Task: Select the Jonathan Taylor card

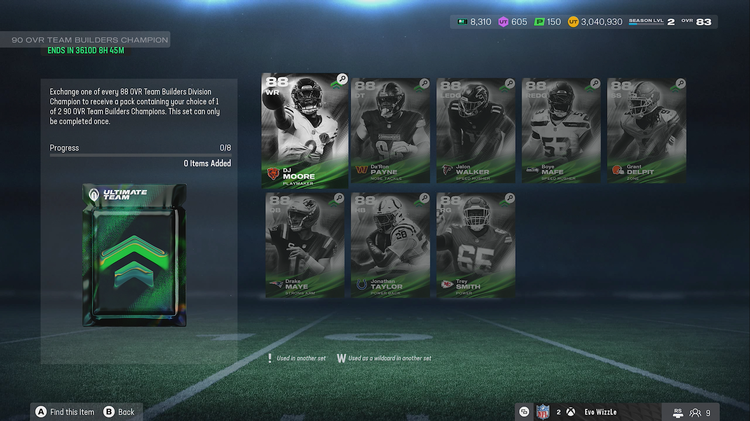Action: (x=390, y=245)
